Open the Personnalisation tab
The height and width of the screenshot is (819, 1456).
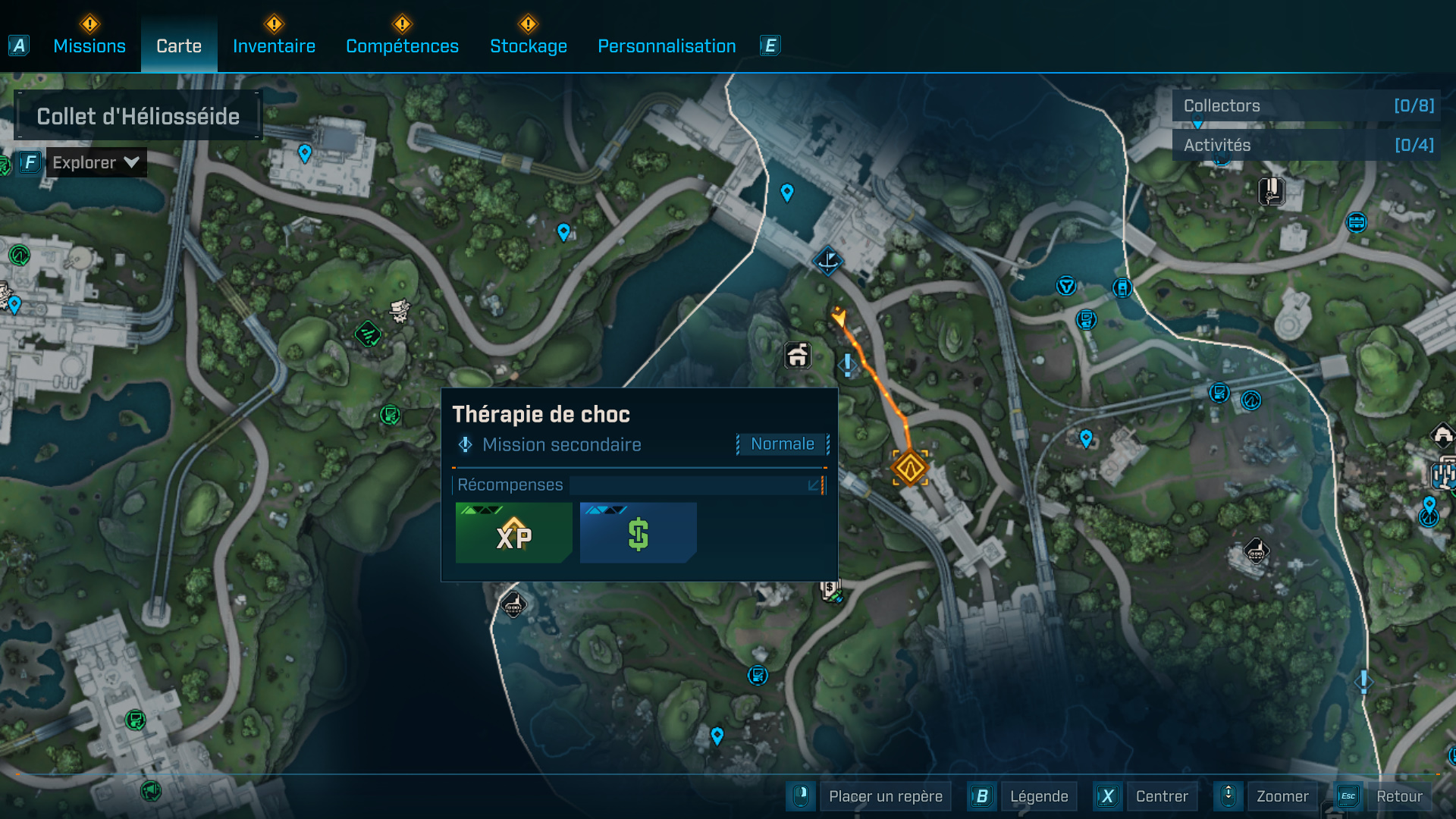[x=667, y=46]
